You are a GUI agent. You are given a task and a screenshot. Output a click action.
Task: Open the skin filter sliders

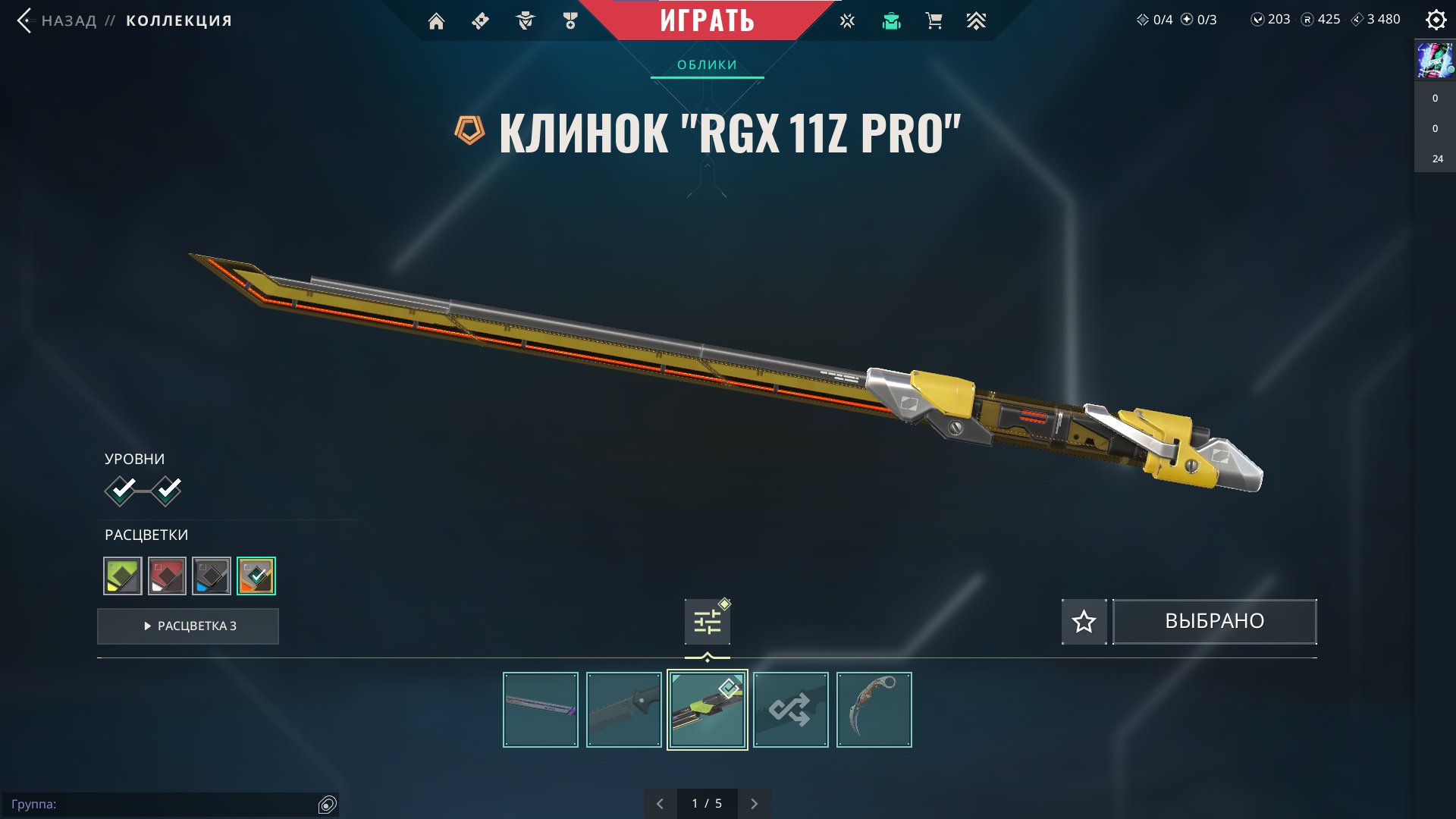(707, 623)
